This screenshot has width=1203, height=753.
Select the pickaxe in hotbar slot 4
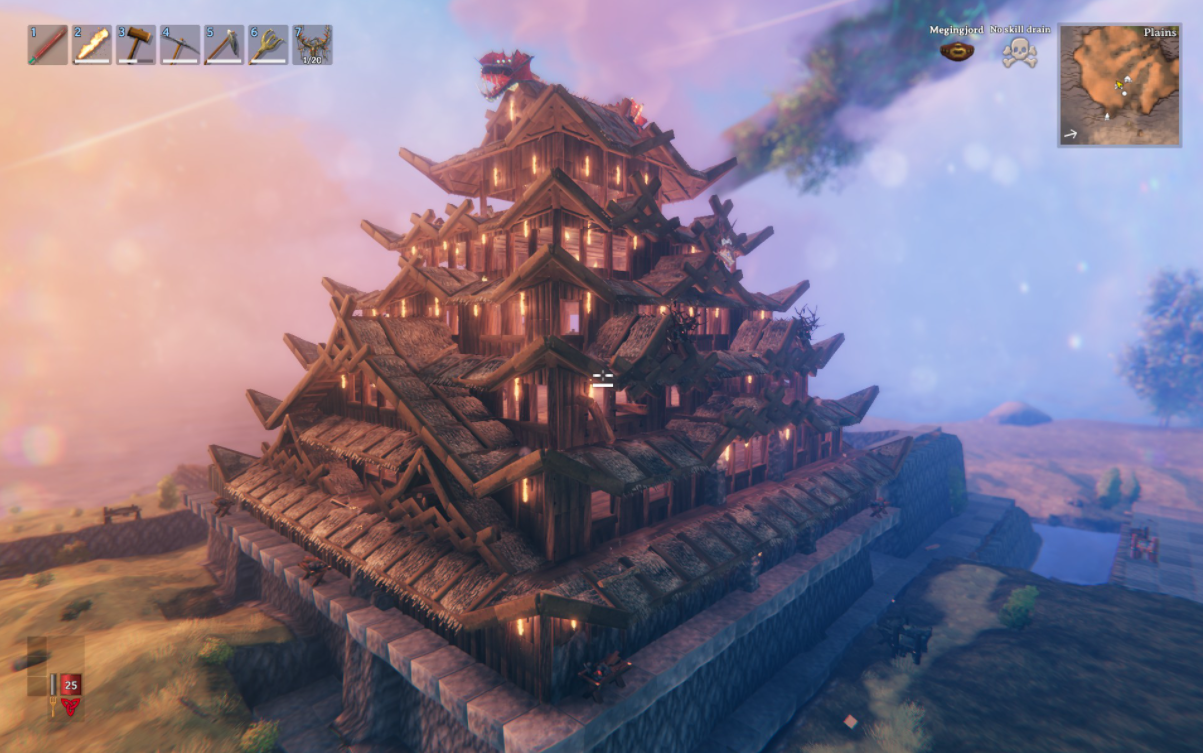pyautogui.click(x=180, y=45)
